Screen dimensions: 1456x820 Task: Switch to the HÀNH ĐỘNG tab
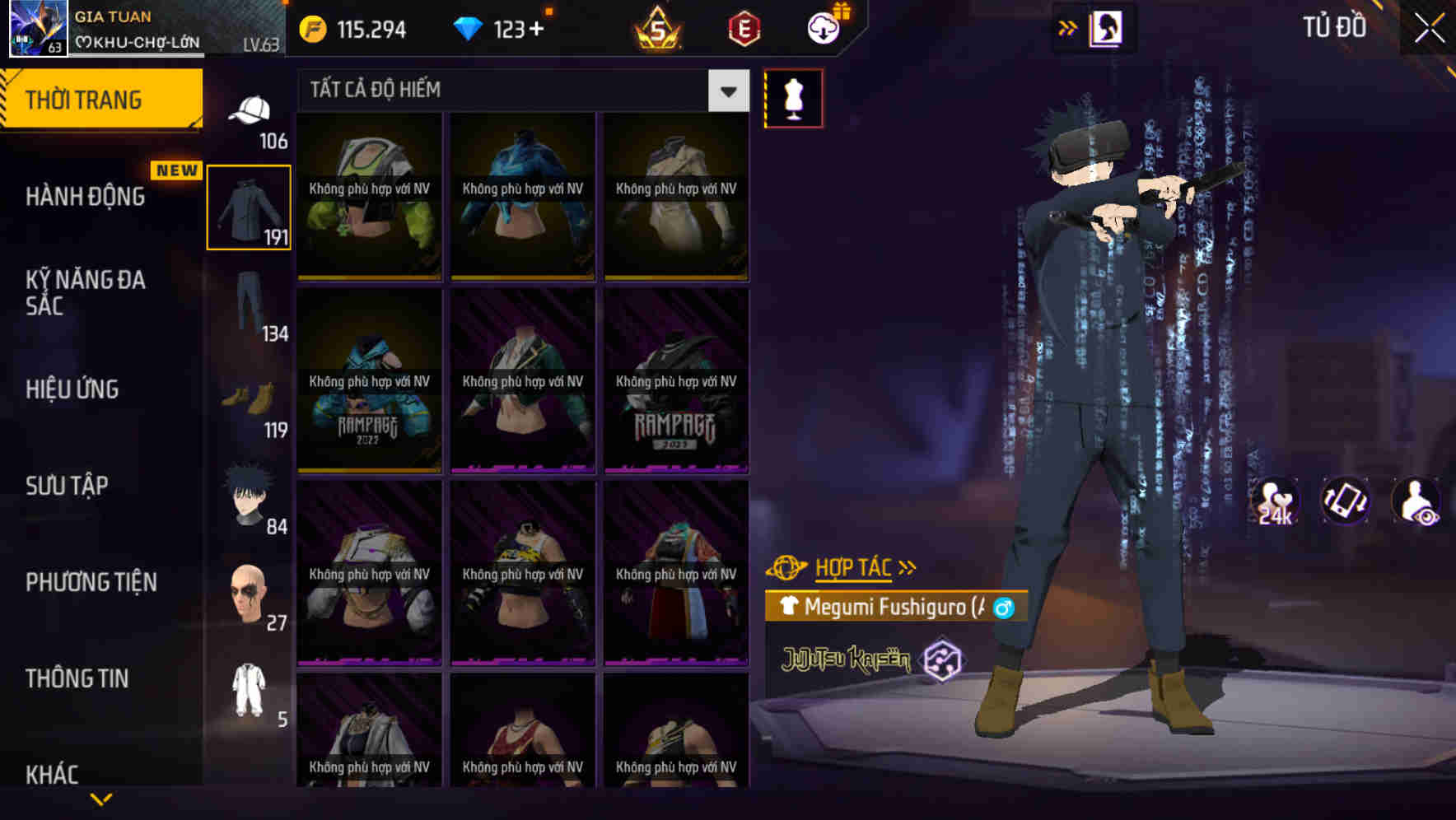click(82, 196)
